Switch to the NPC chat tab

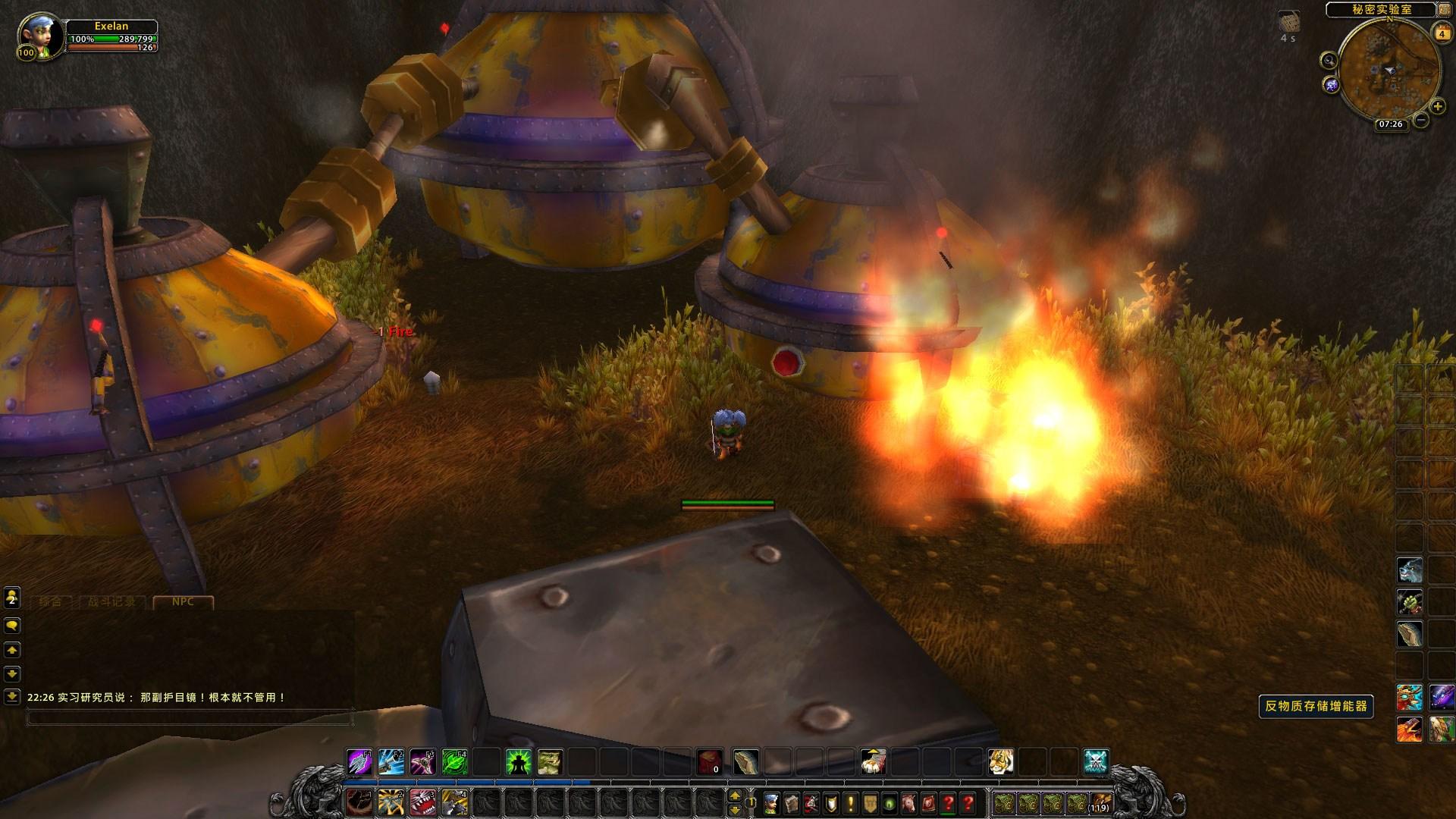[183, 602]
